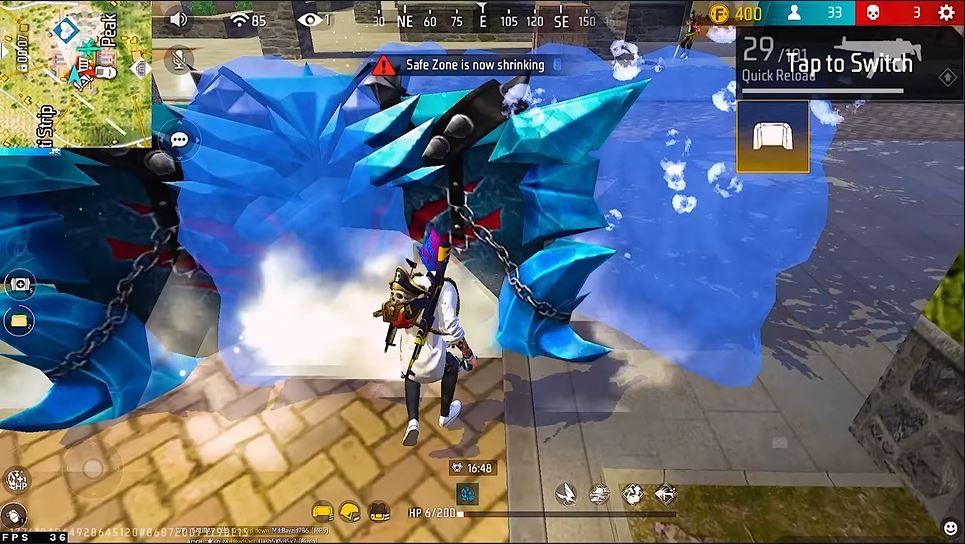Activate the blue skill icon above HP

[x=467, y=493]
